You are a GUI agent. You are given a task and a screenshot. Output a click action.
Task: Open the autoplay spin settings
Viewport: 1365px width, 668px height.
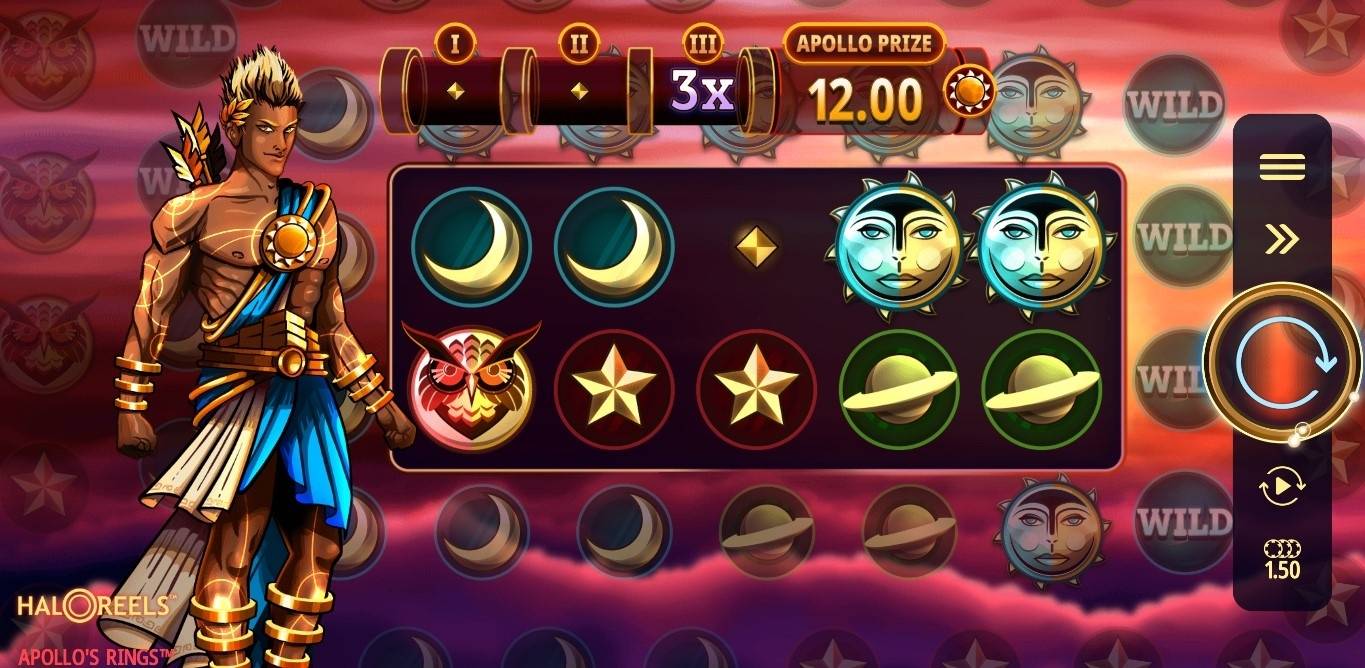[1282, 487]
